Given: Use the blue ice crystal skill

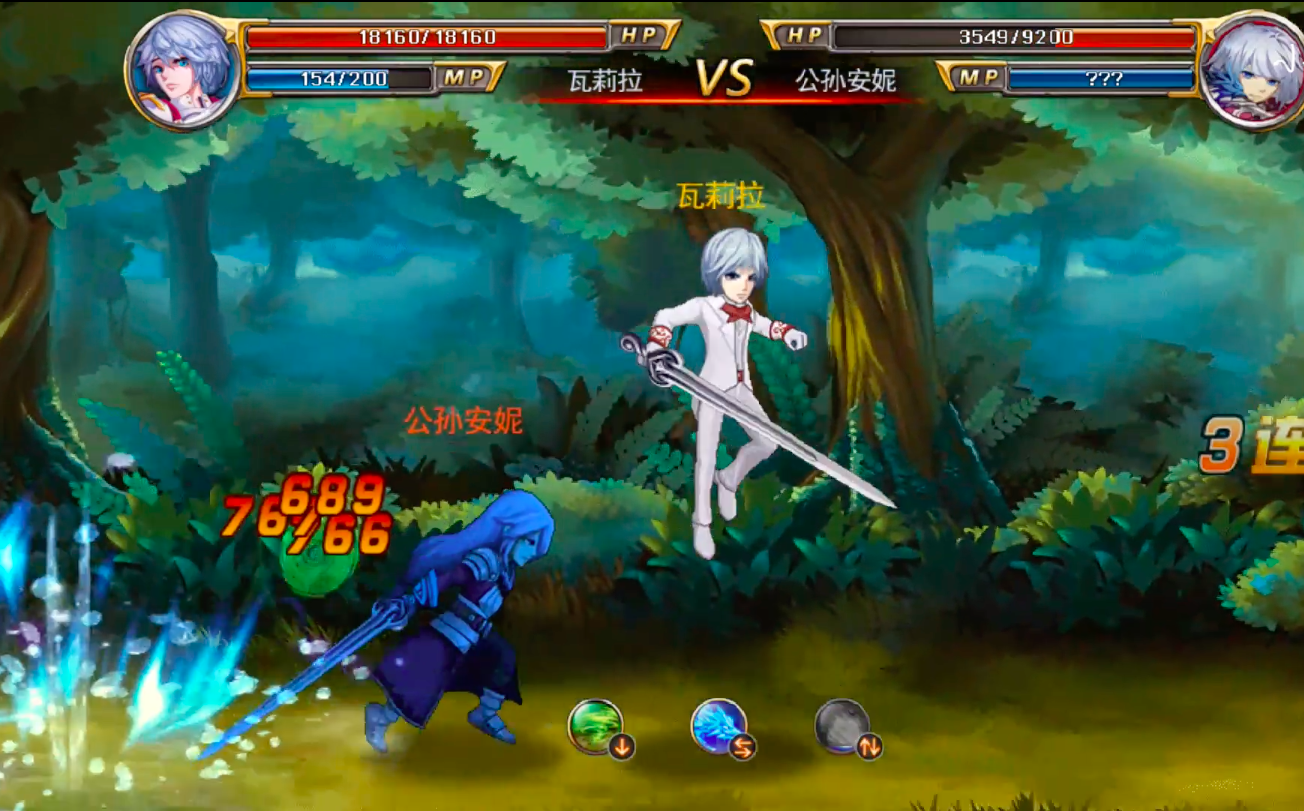Looking at the screenshot, I should (720, 727).
